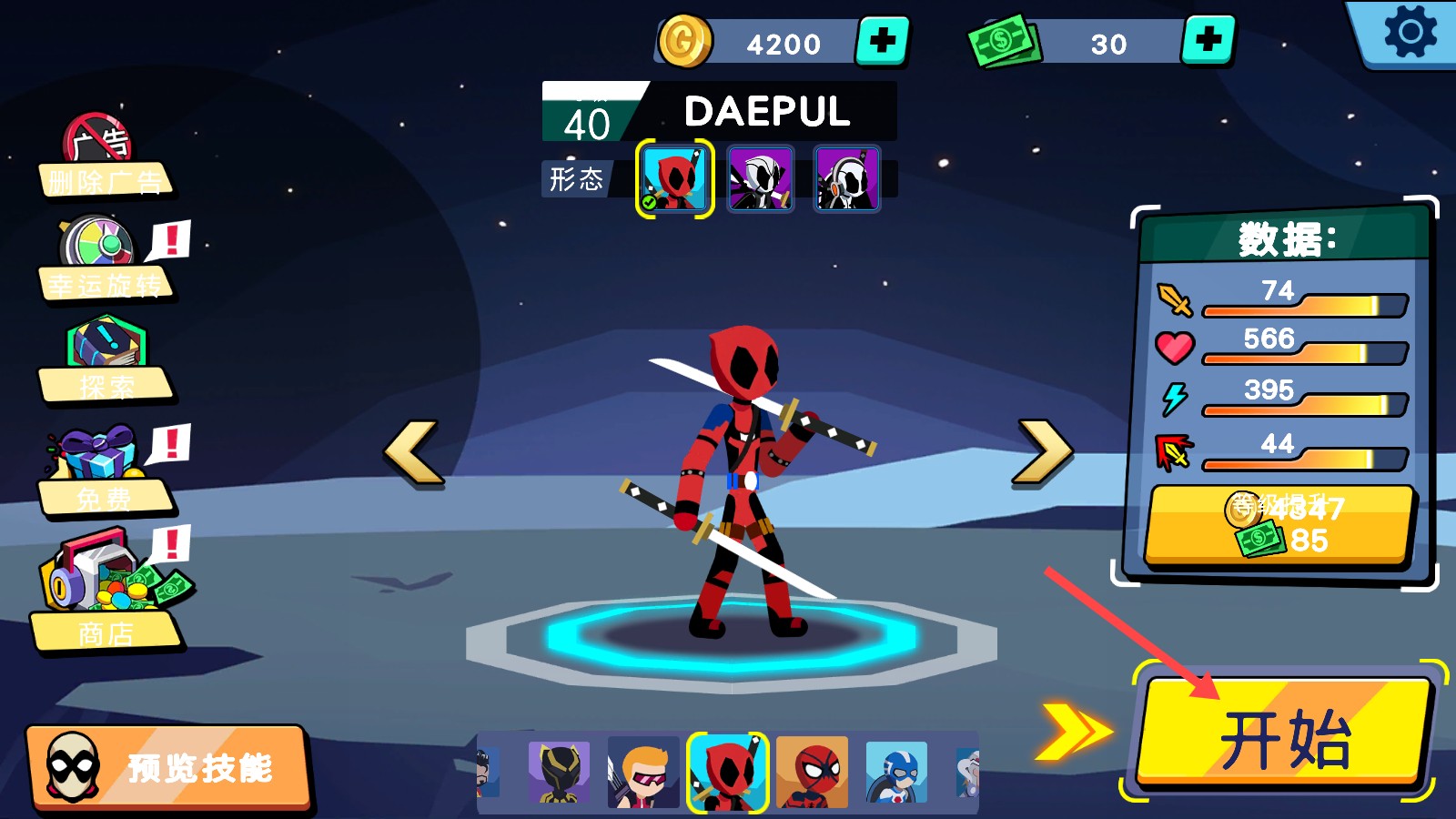The image size is (1456, 819).
Task: Show the previous character with left arrow
Action: (414, 452)
